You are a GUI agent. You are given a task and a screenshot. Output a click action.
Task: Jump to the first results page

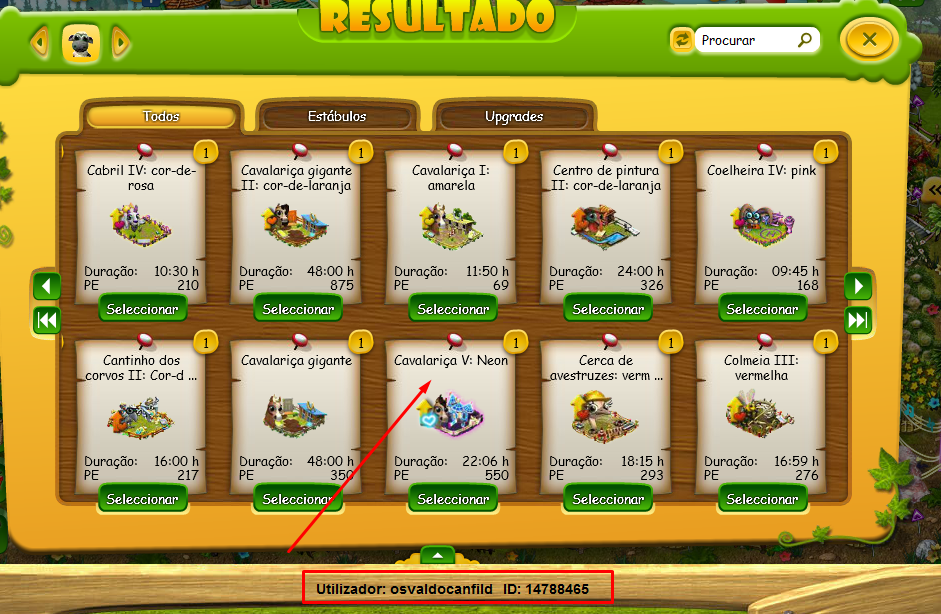click(47, 320)
